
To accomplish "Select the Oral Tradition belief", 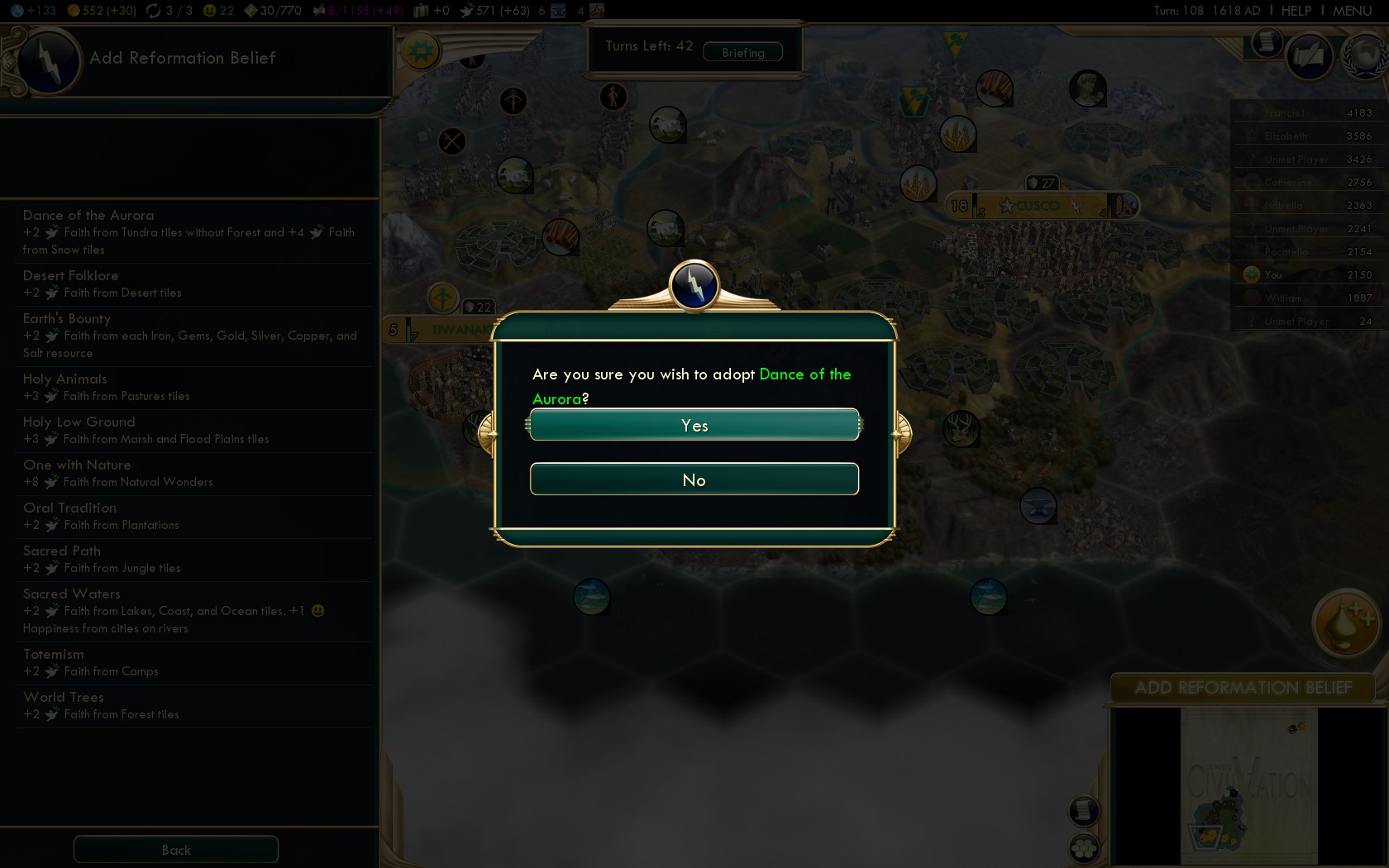I will click(189, 516).
